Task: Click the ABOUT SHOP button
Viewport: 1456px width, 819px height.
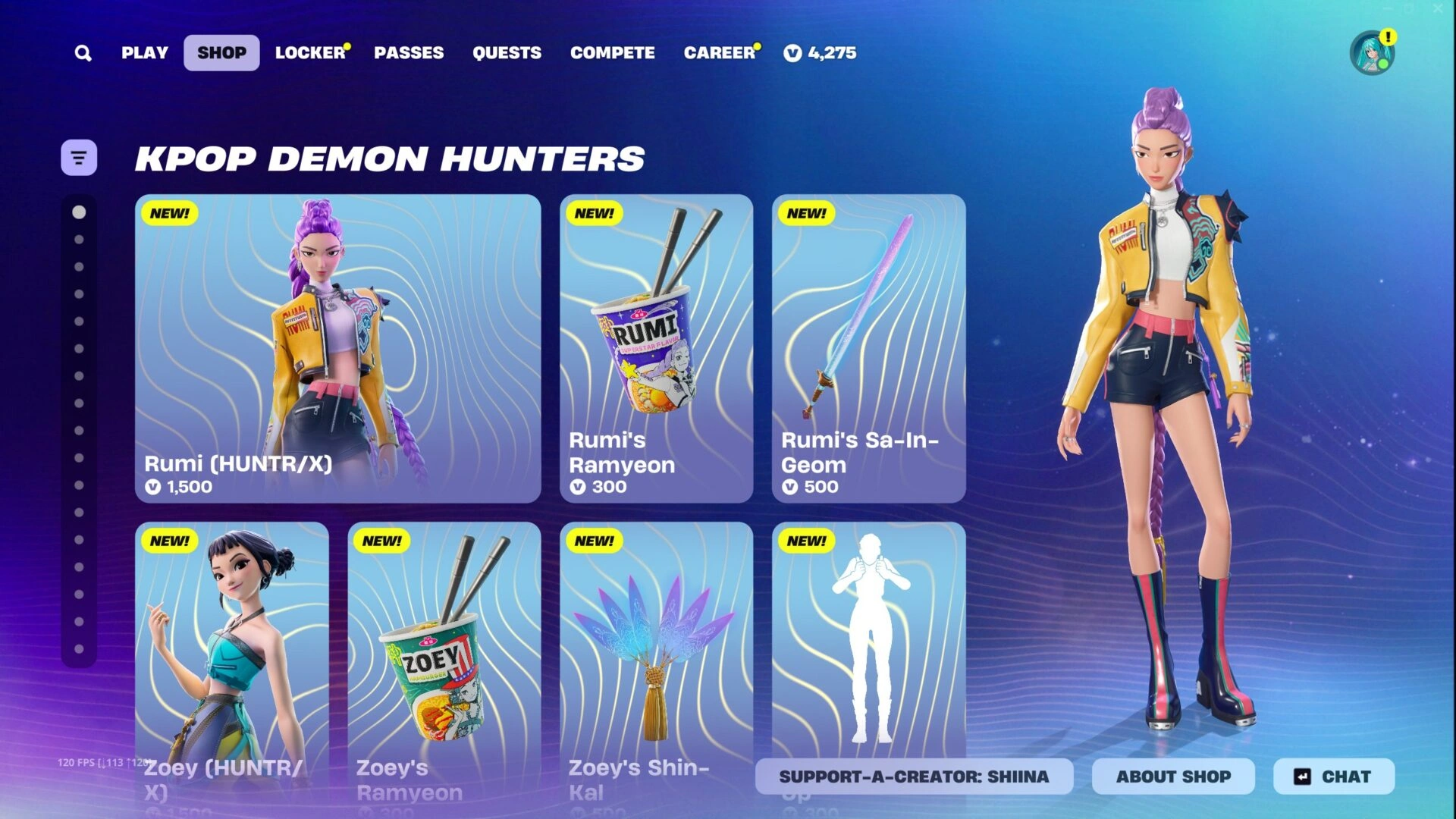Action: tap(1173, 776)
